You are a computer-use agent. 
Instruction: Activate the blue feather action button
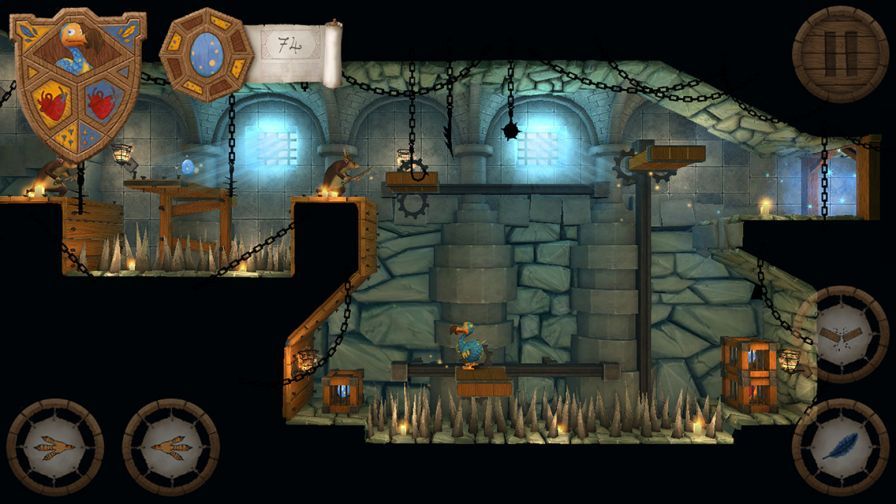click(838, 446)
